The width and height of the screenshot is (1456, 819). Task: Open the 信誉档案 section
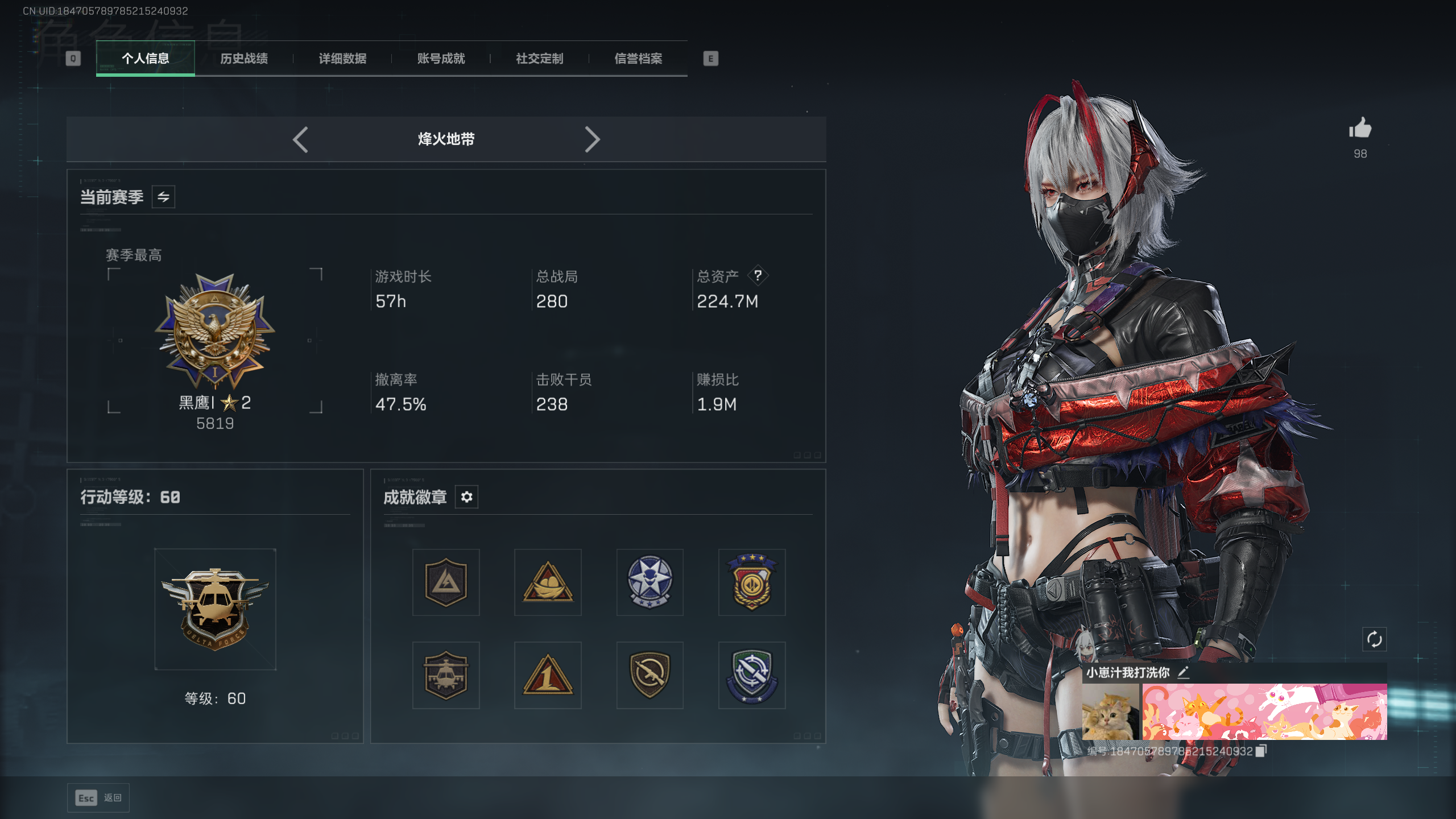click(x=639, y=59)
